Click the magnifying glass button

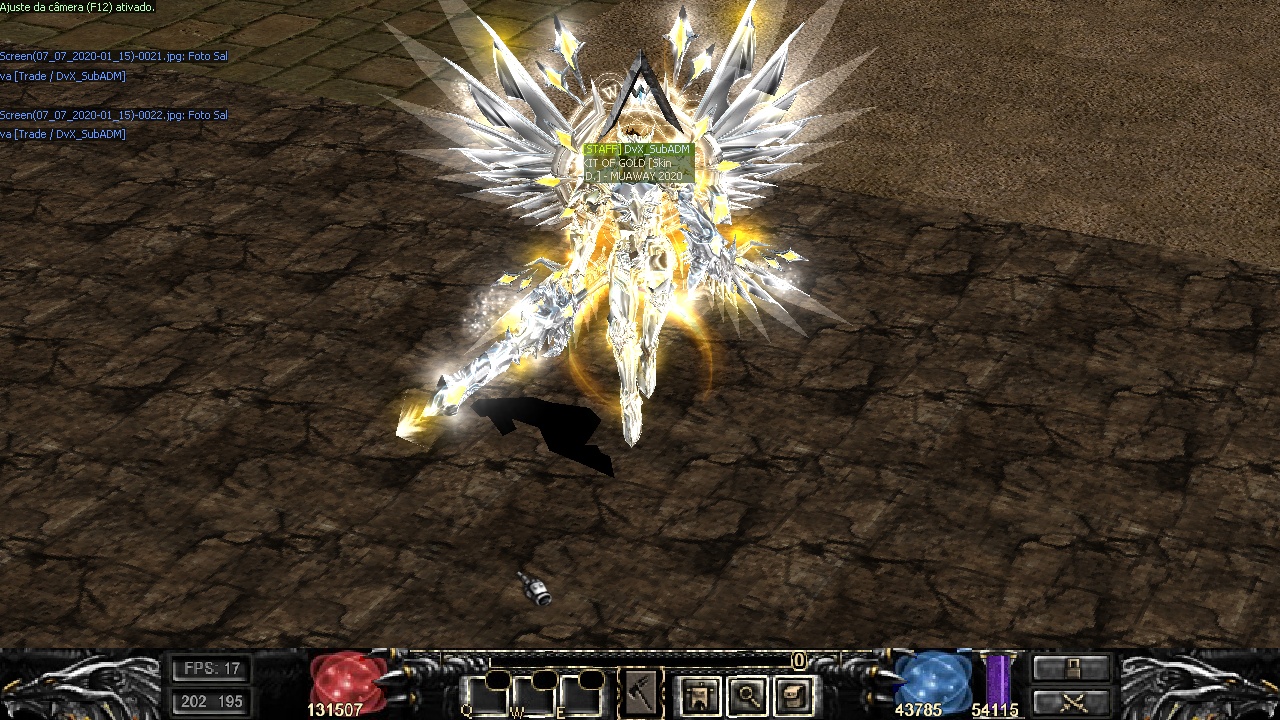[x=747, y=695]
